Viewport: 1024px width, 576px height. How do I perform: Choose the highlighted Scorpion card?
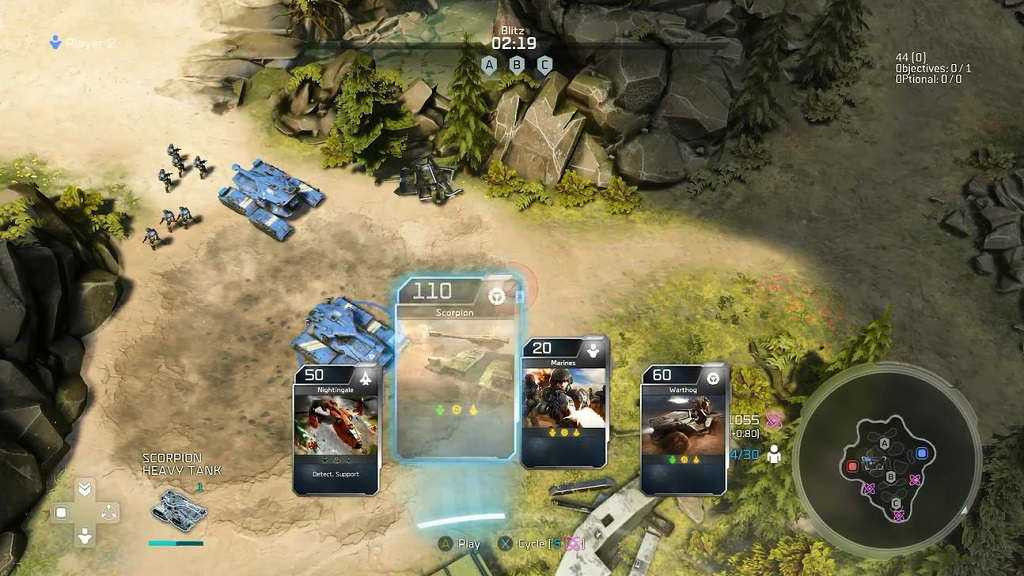click(456, 370)
